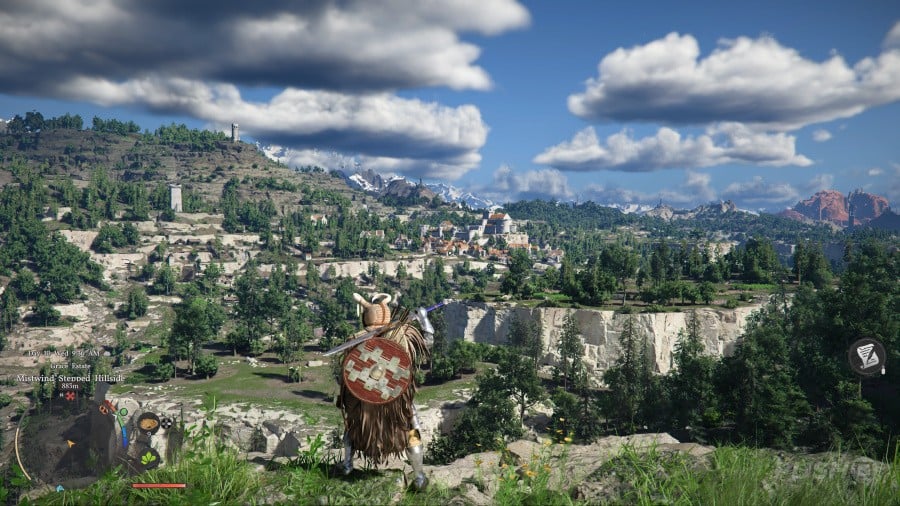Select the green herb leaf slot
Image resolution: width=900 pixels, height=506 pixels.
tap(147, 458)
